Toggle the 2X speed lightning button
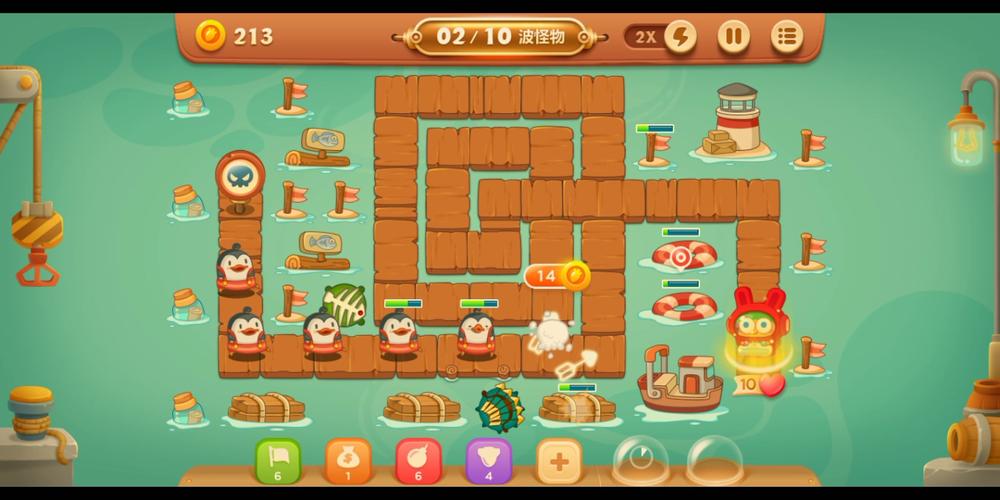Image resolution: width=1000 pixels, height=500 pixels. [680, 37]
